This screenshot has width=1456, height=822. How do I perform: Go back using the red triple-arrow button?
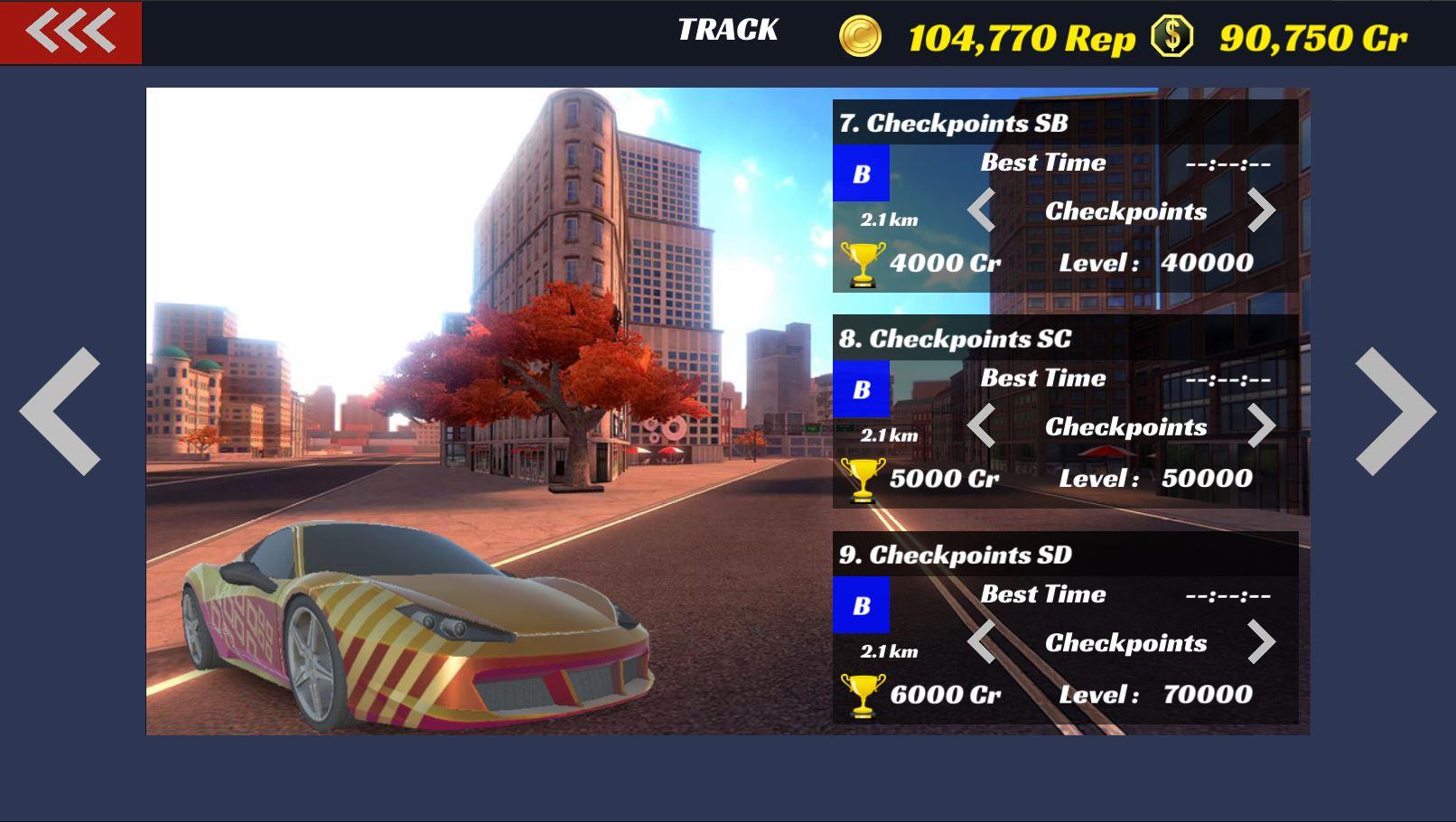[x=70, y=33]
